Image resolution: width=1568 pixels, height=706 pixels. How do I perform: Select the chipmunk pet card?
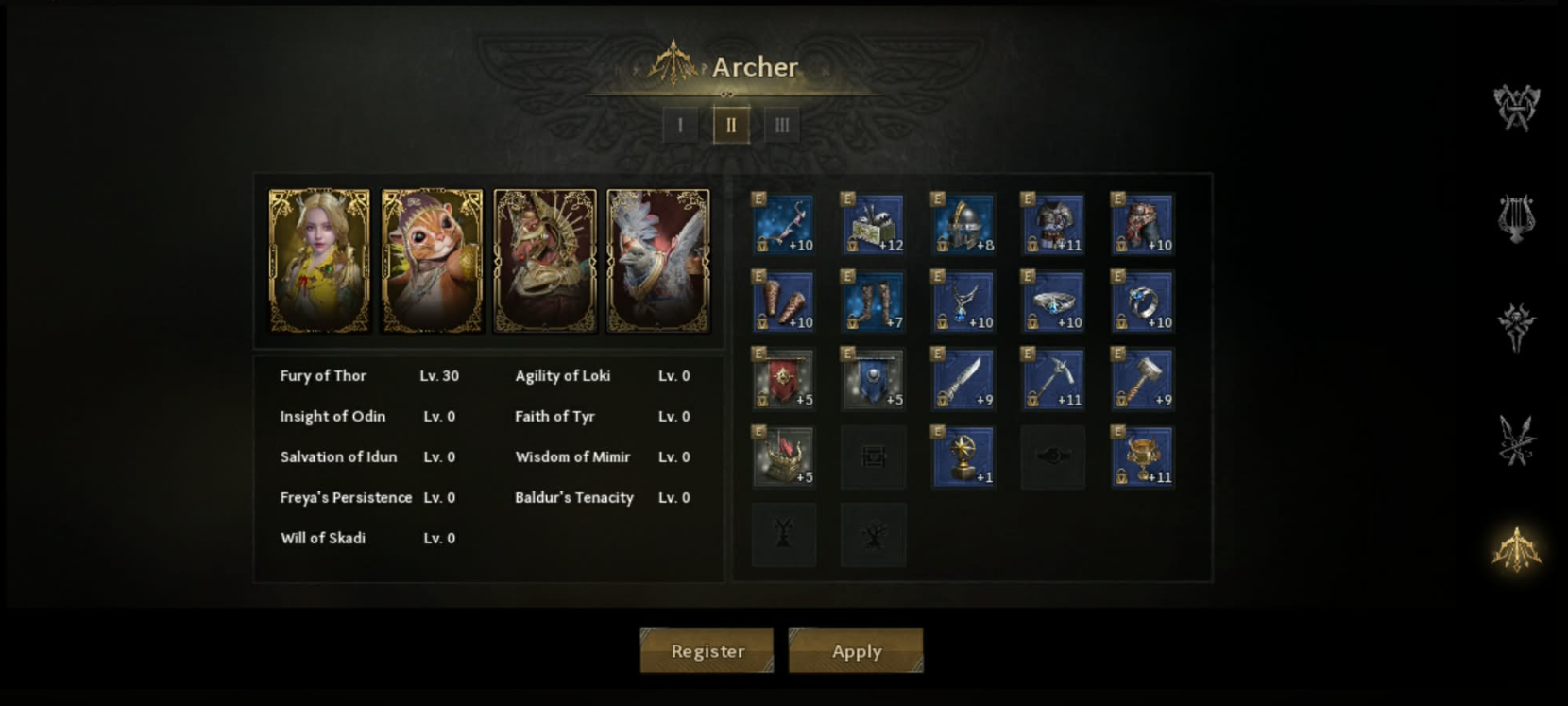pyautogui.click(x=432, y=261)
